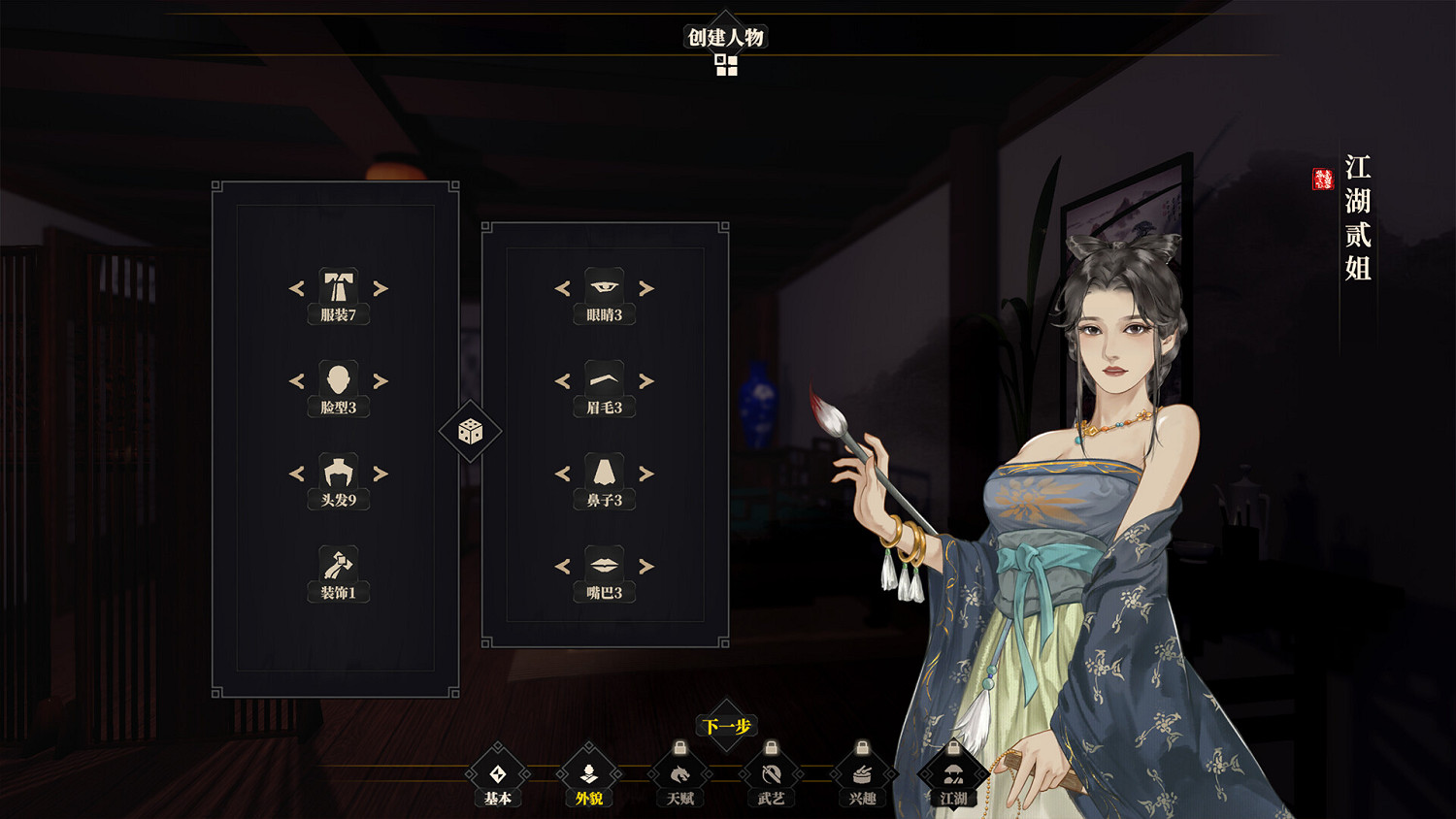Image resolution: width=1456 pixels, height=819 pixels.
Task: Select the 脸型 (face shape) icon
Action: pos(338,378)
